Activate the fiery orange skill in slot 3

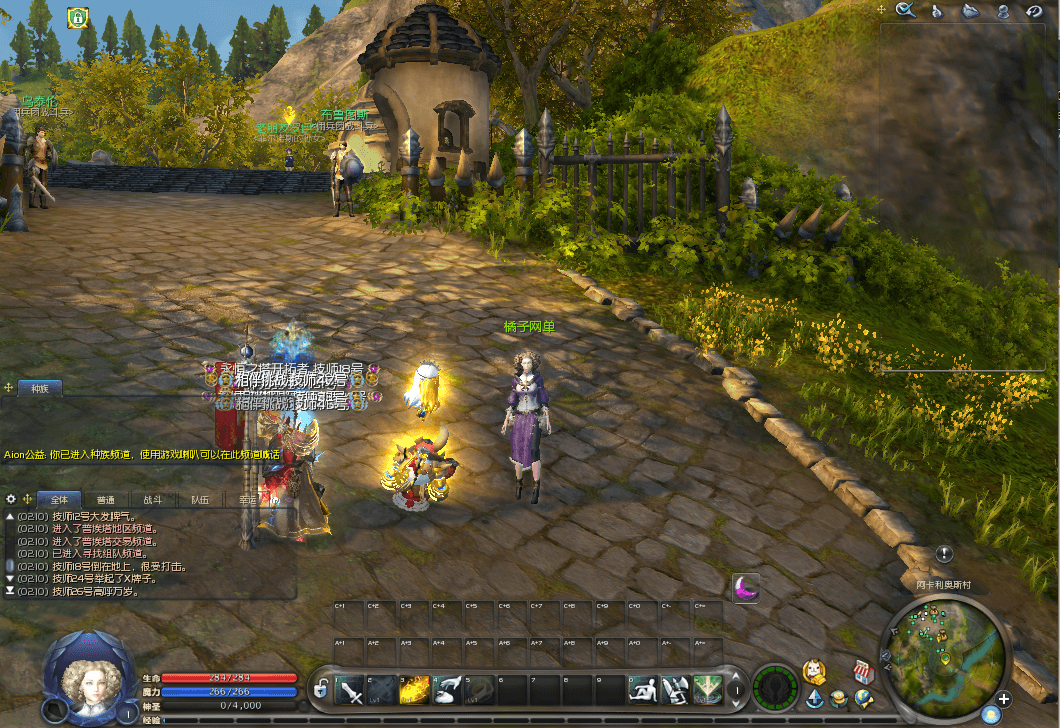click(414, 689)
